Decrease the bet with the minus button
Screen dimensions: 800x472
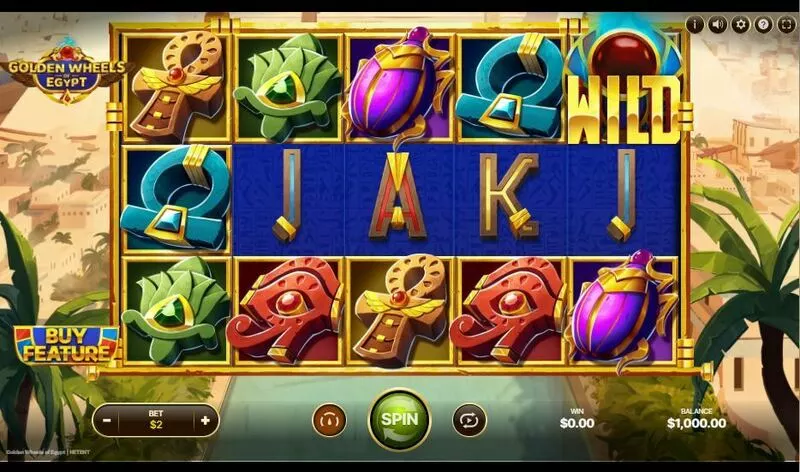pyautogui.click(x=108, y=420)
